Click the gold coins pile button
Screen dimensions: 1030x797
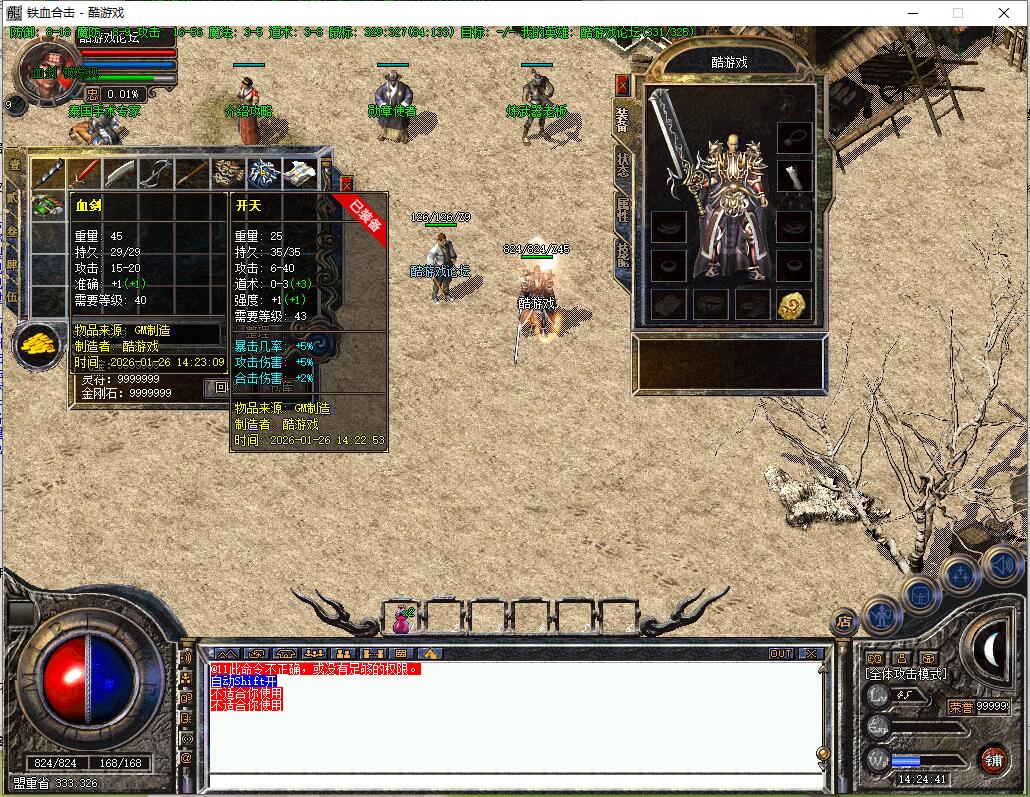[37, 344]
